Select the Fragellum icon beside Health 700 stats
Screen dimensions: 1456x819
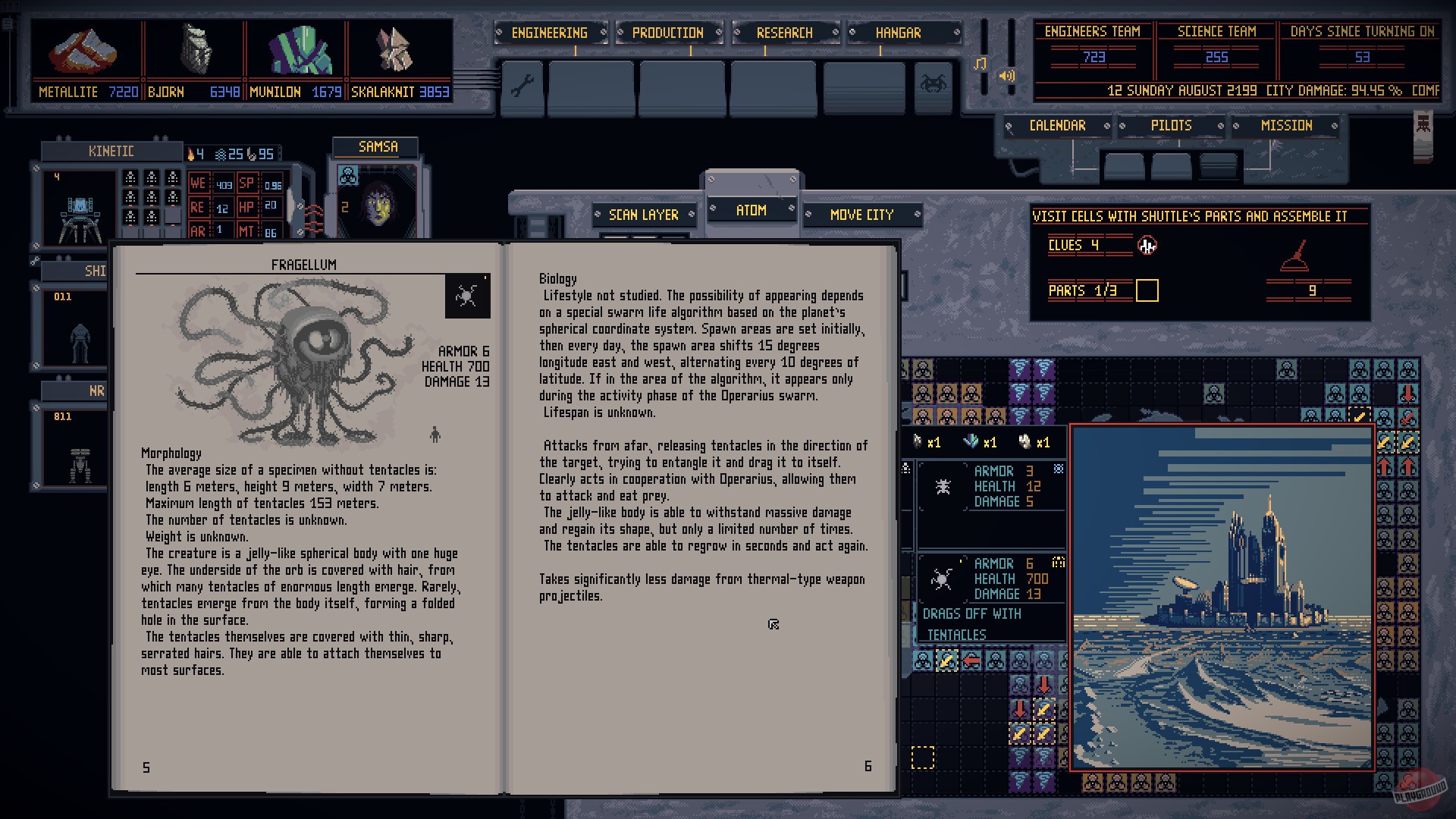[x=943, y=579]
